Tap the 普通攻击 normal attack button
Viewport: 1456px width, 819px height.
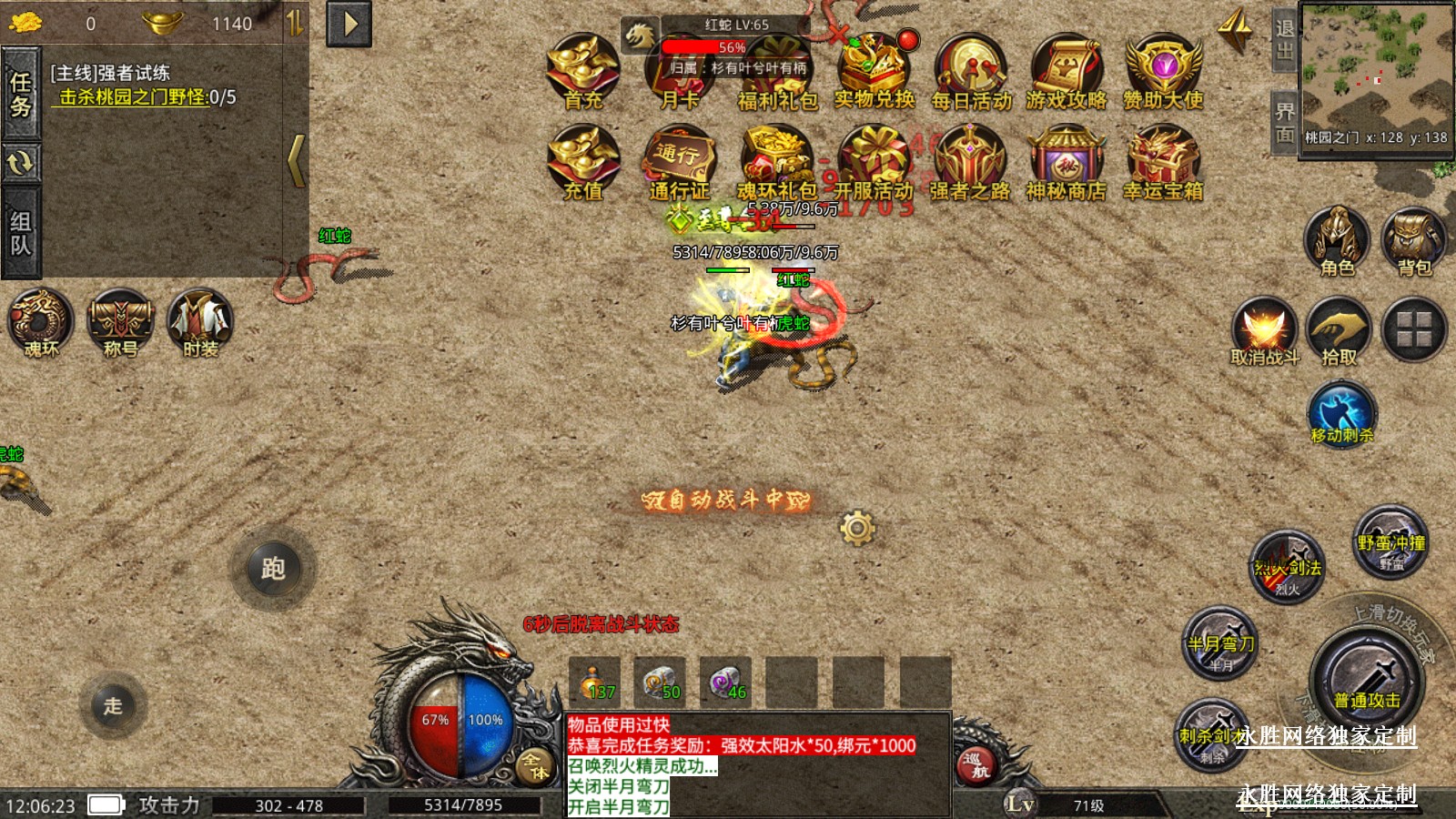(1367, 680)
